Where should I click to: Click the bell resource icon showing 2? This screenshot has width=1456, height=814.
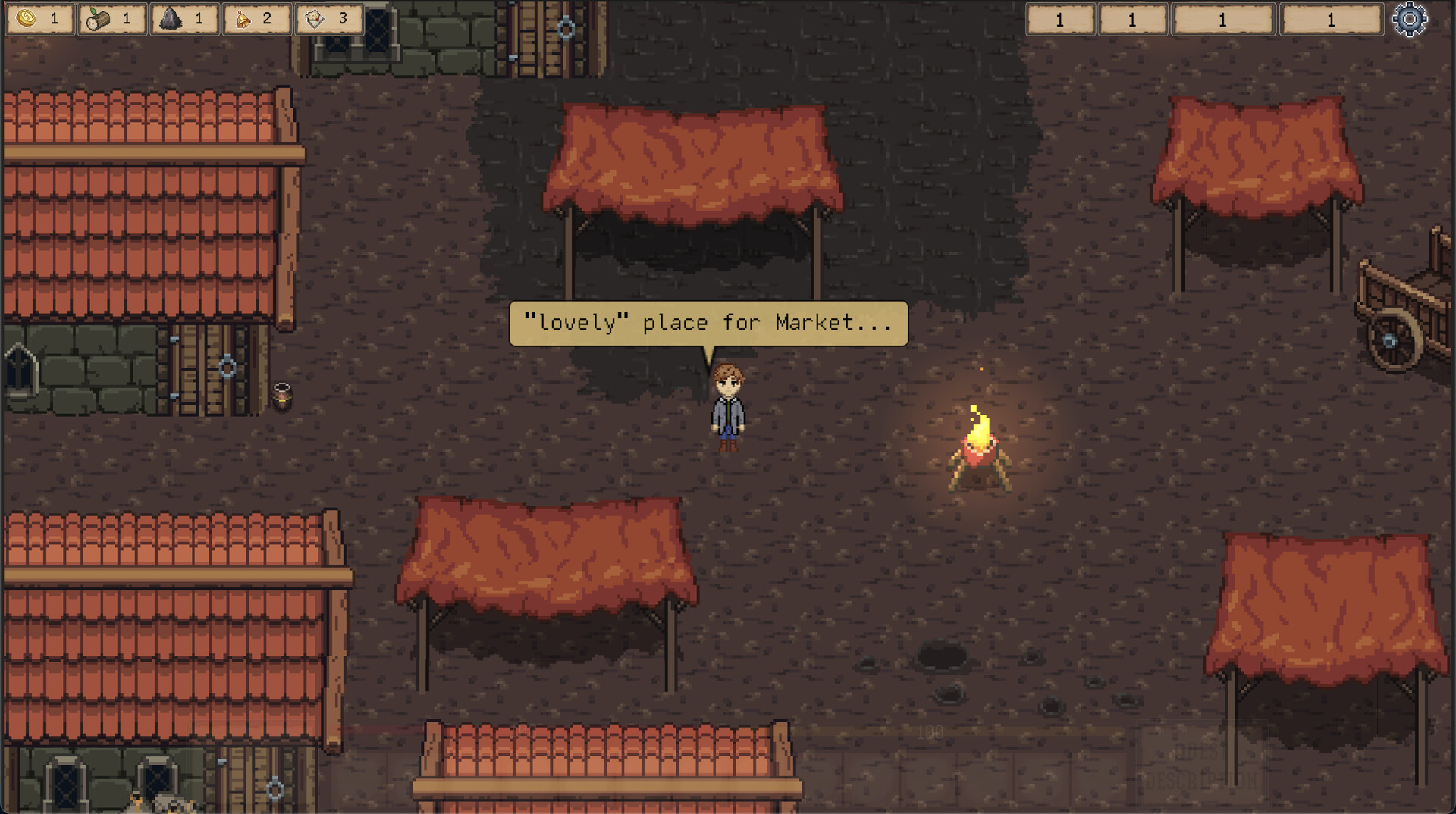pos(244,19)
